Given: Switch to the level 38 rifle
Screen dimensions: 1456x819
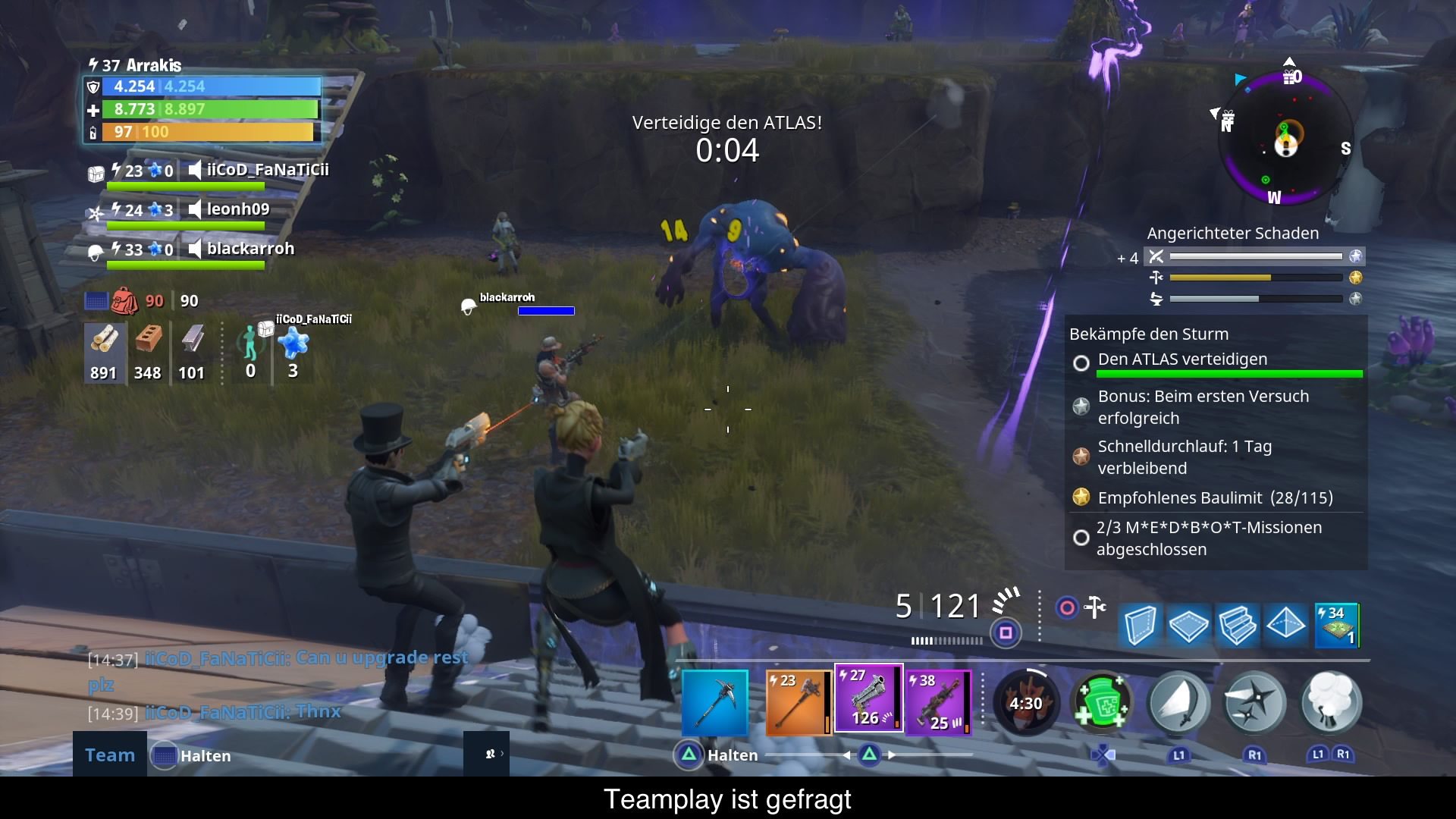Looking at the screenshot, I should (x=940, y=702).
